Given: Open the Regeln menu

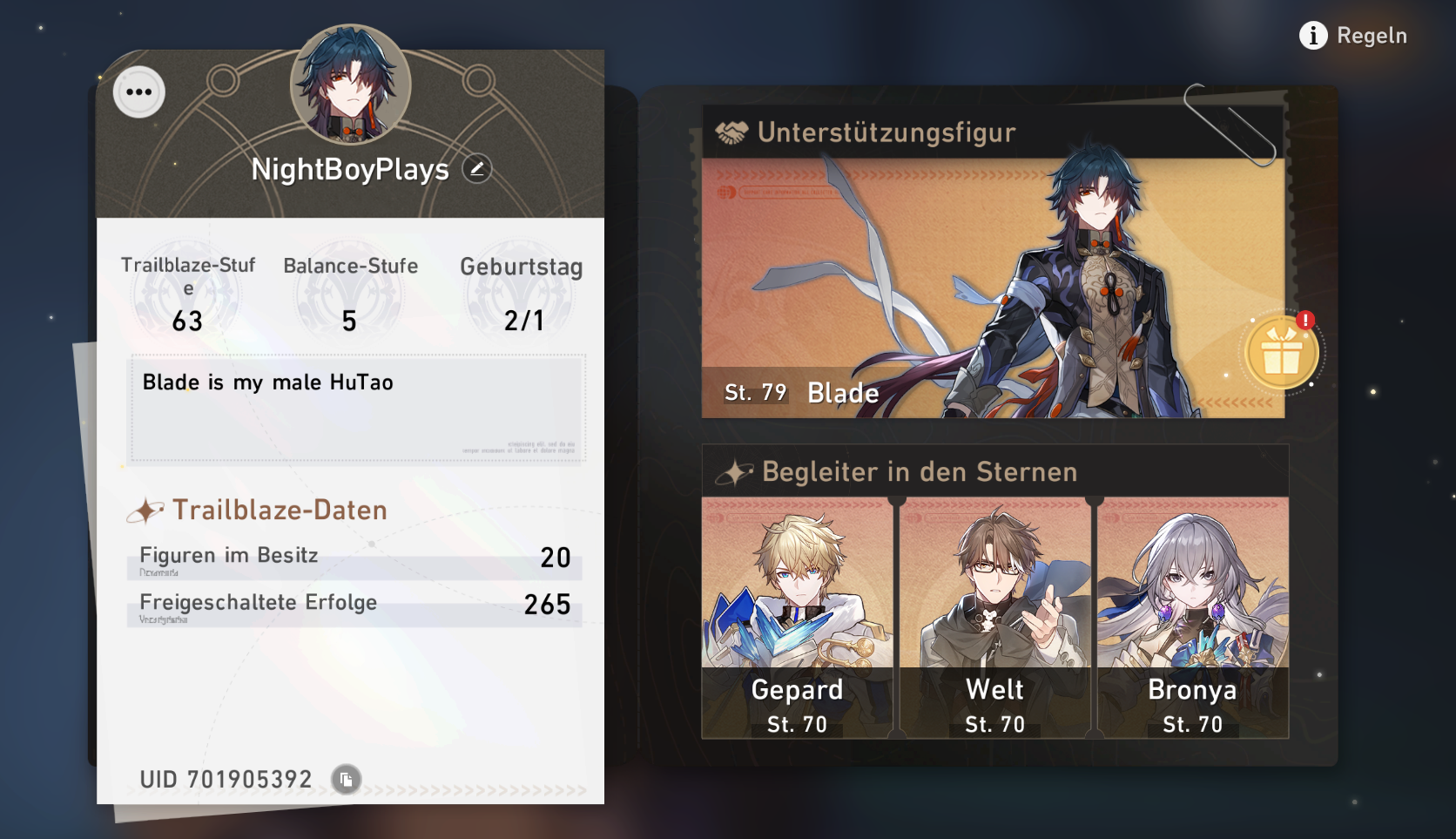Looking at the screenshot, I should point(1372,36).
